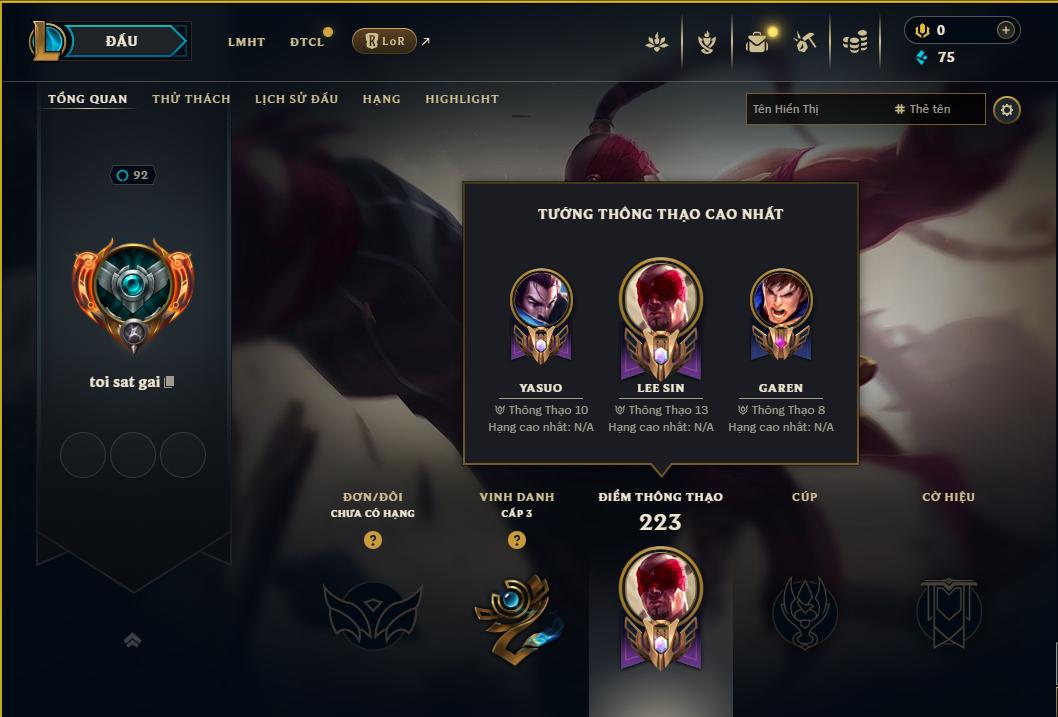Open the crafting hammer icon
This screenshot has width=1058, height=717.
click(x=805, y=42)
